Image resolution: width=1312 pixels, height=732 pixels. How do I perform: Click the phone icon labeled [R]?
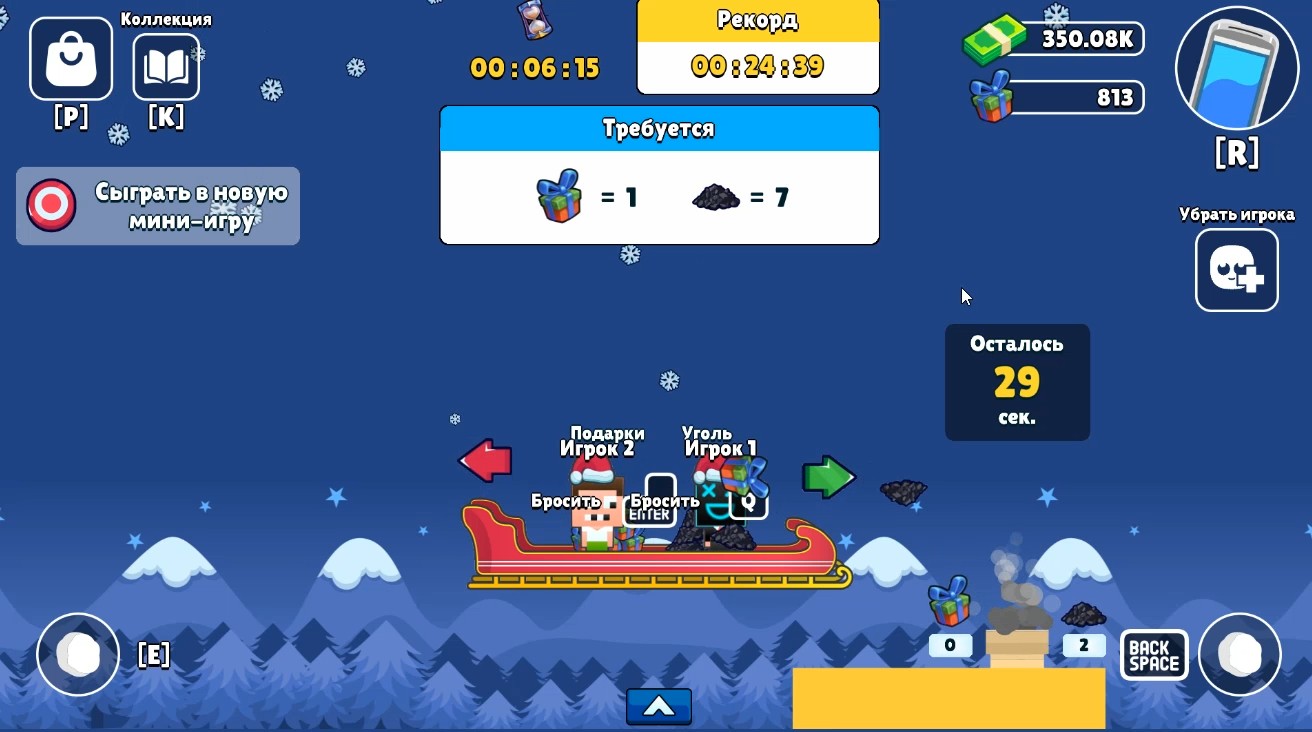point(1237,68)
